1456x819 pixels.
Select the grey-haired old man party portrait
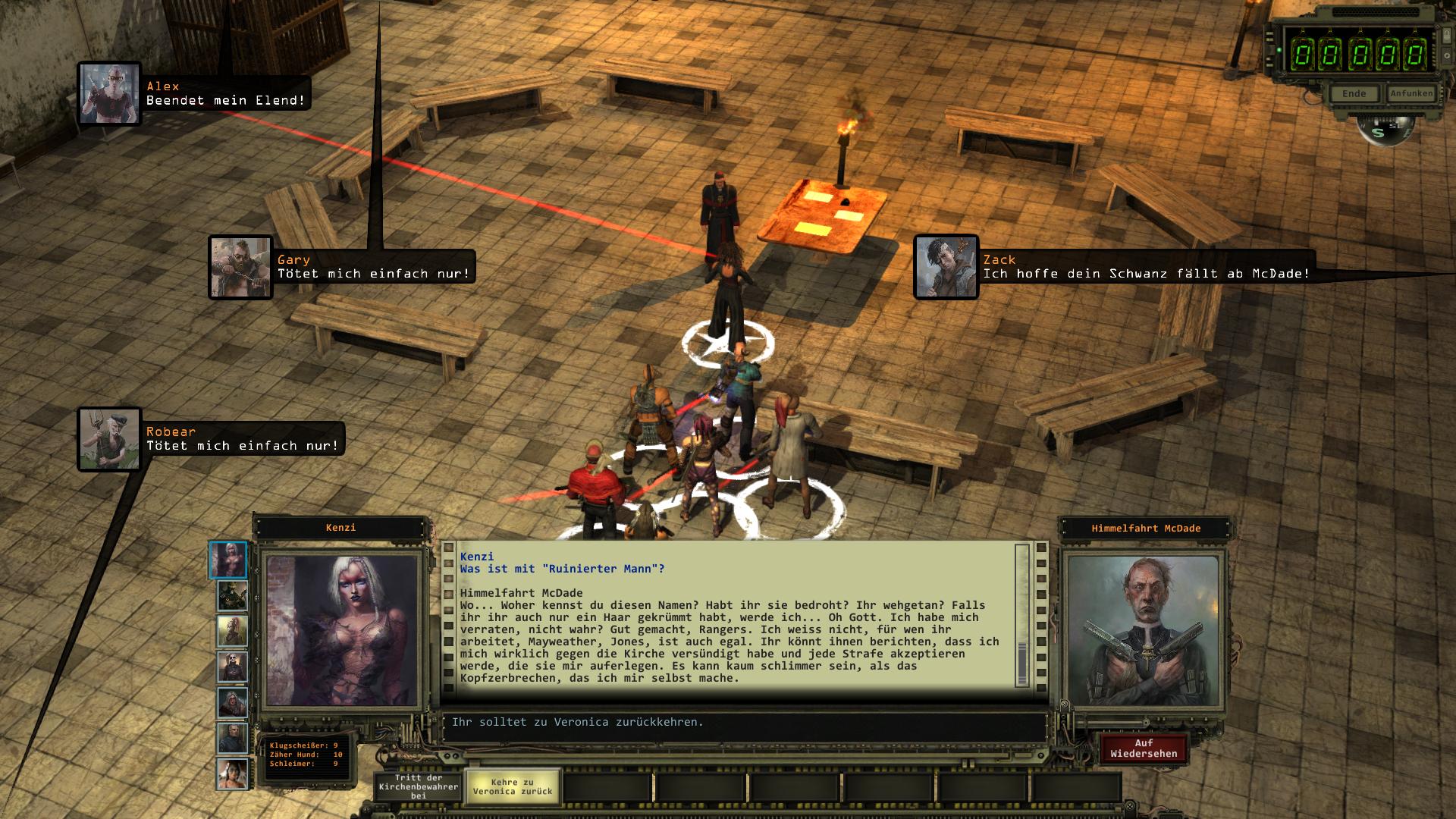[233, 737]
